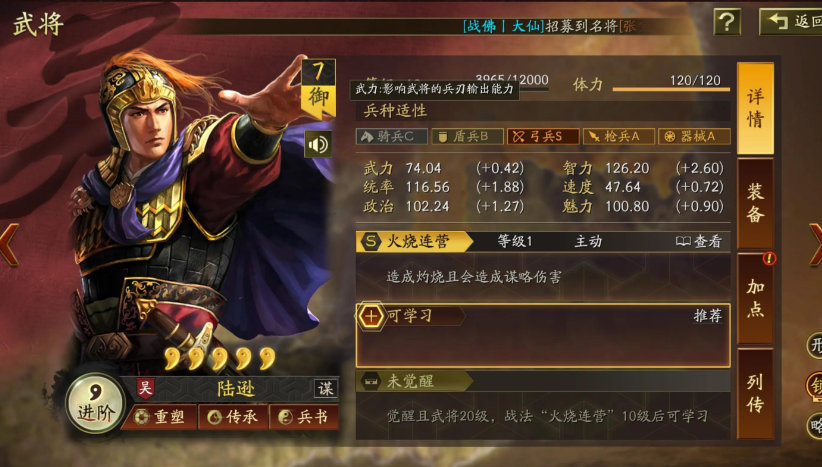This screenshot has height=467, width=822.
Task: View details with the 查看 button
Action: tap(699, 241)
